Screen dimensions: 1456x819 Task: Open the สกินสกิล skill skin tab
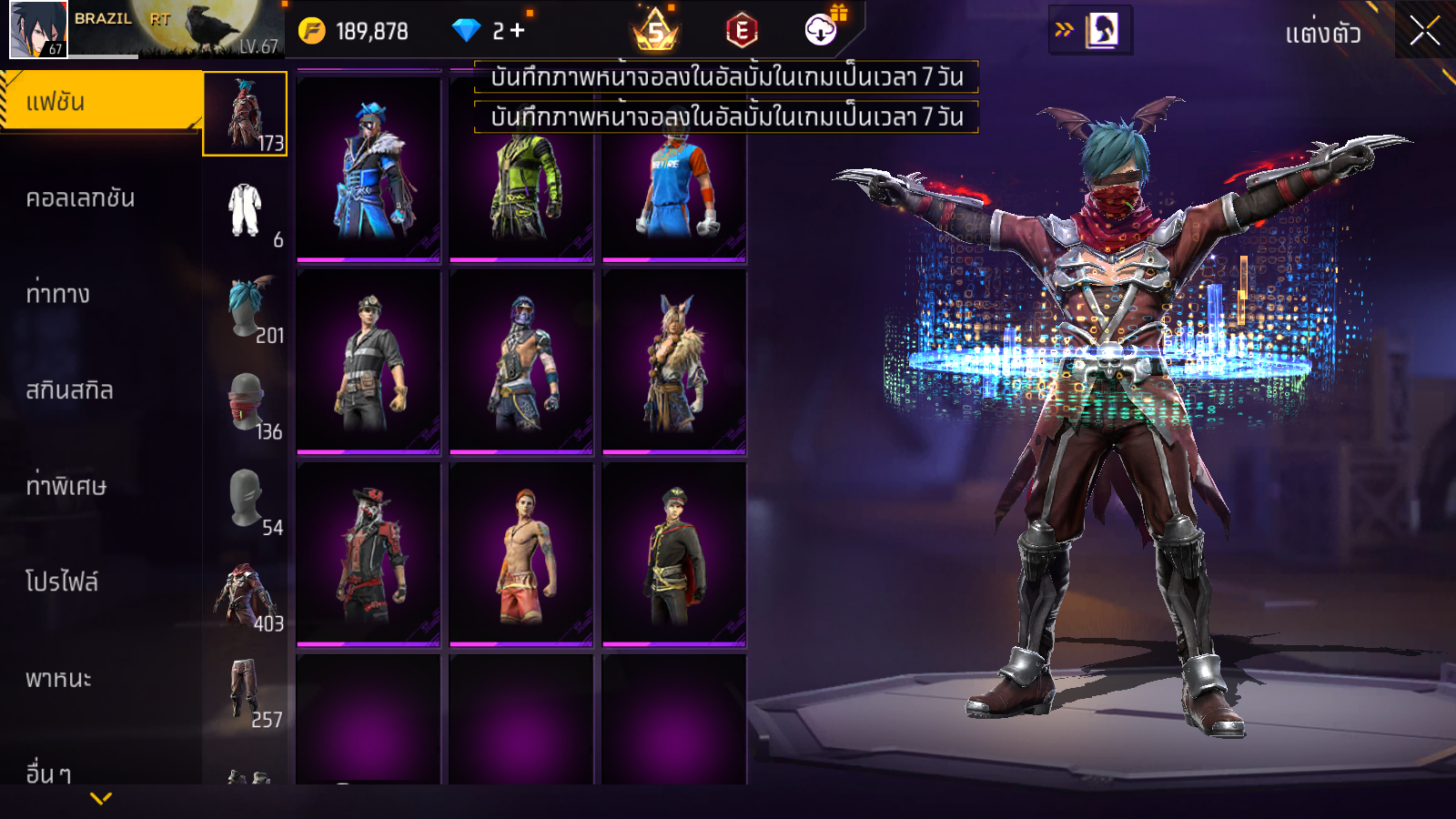[x=69, y=390]
